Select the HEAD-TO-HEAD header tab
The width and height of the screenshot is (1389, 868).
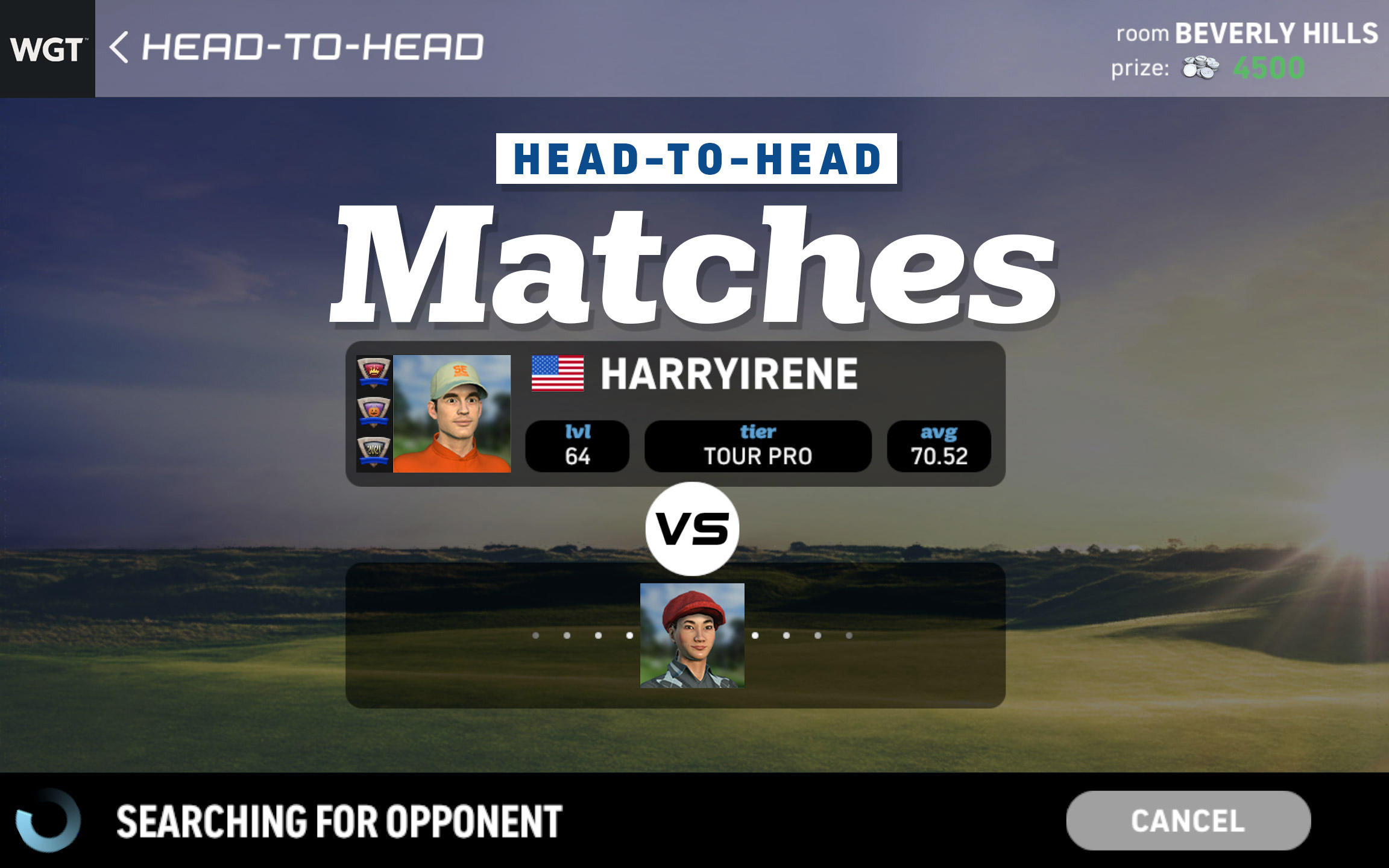click(x=694, y=159)
